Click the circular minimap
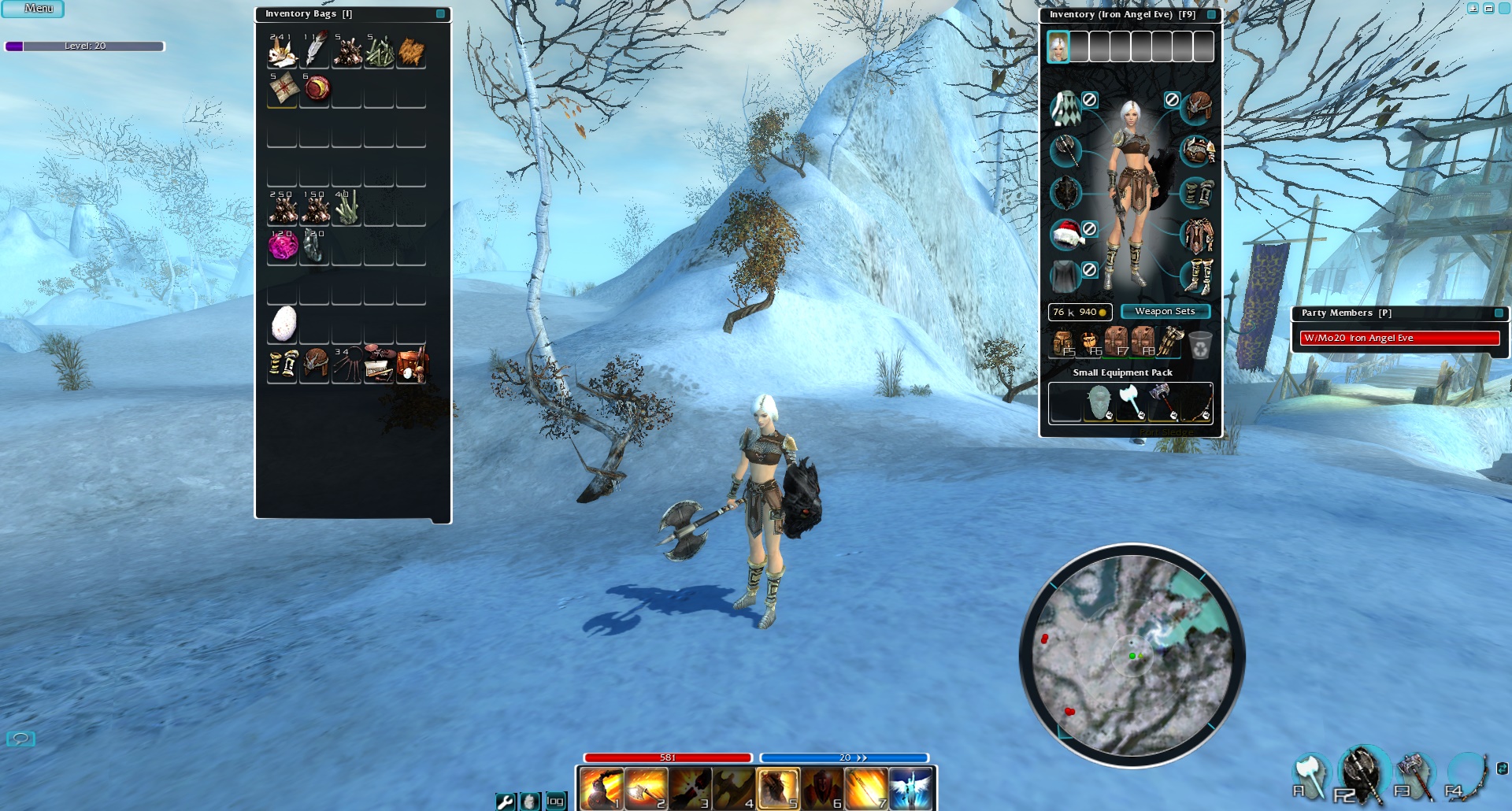Image resolution: width=1512 pixels, height=811 pixels. tap(1132, 655)
